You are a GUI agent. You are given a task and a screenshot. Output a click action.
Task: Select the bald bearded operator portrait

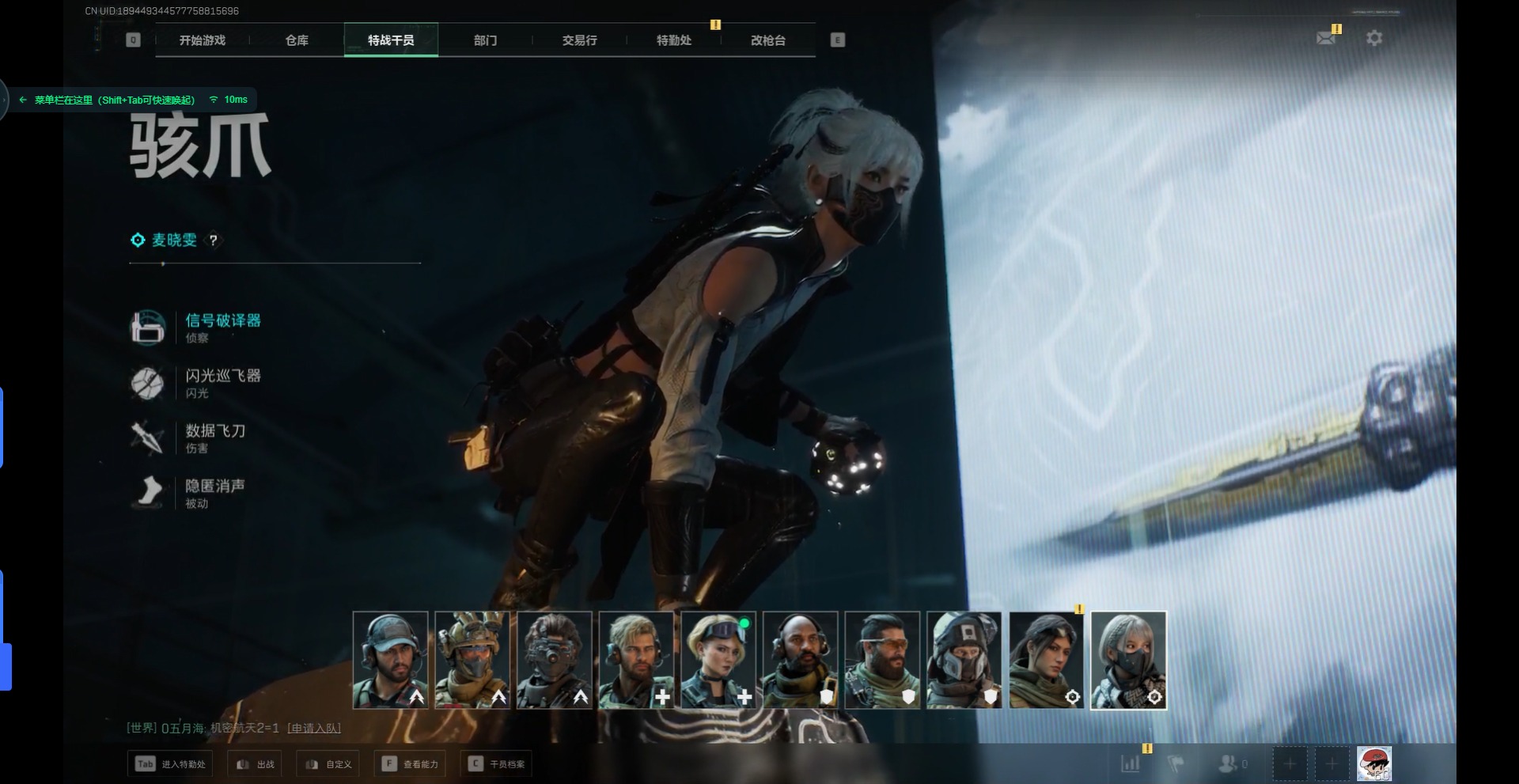800,660
